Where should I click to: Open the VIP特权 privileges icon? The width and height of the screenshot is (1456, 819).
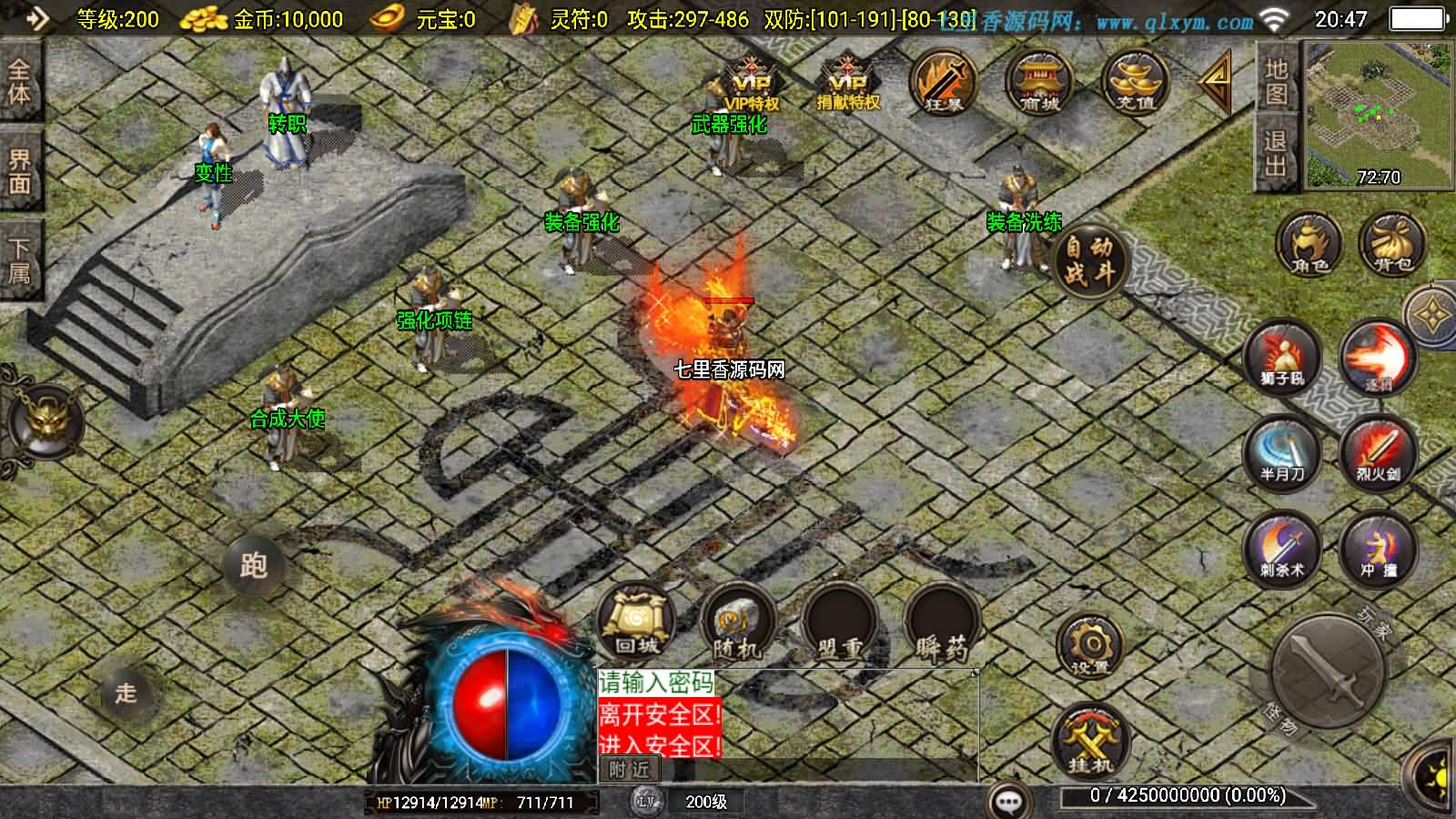(x=752, y=84)
